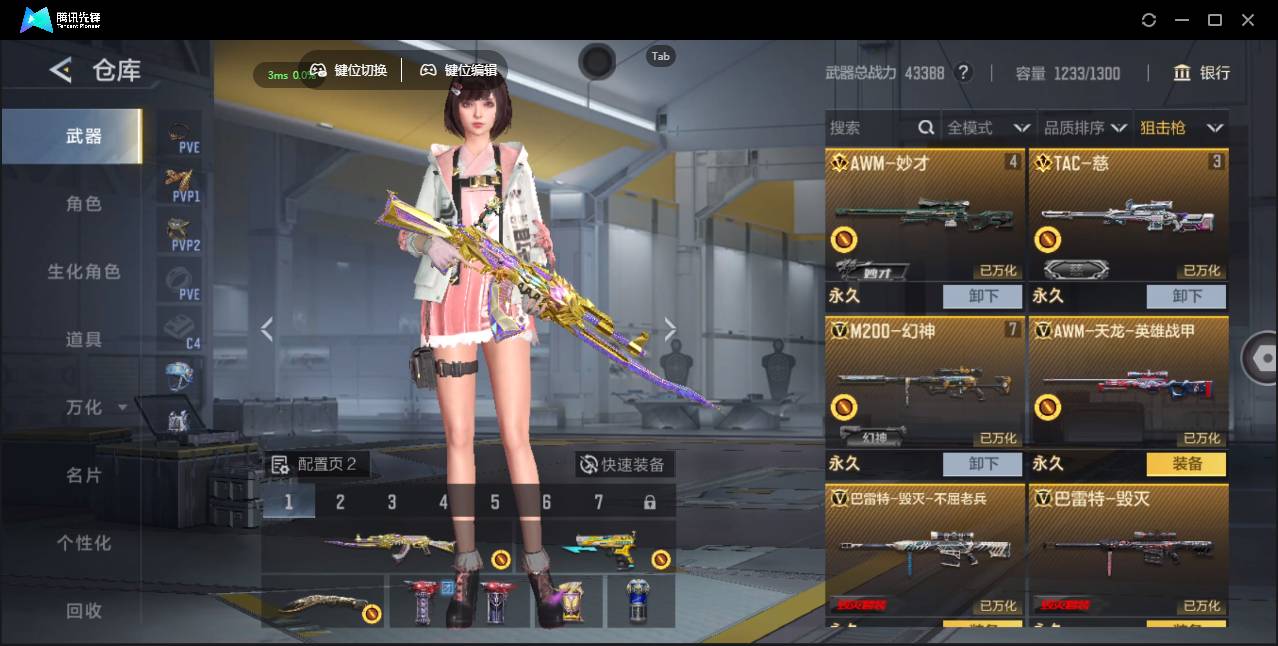Click the 键位切换 key switch button
This screenshot has height=646, width=1278.
[349, 70]
